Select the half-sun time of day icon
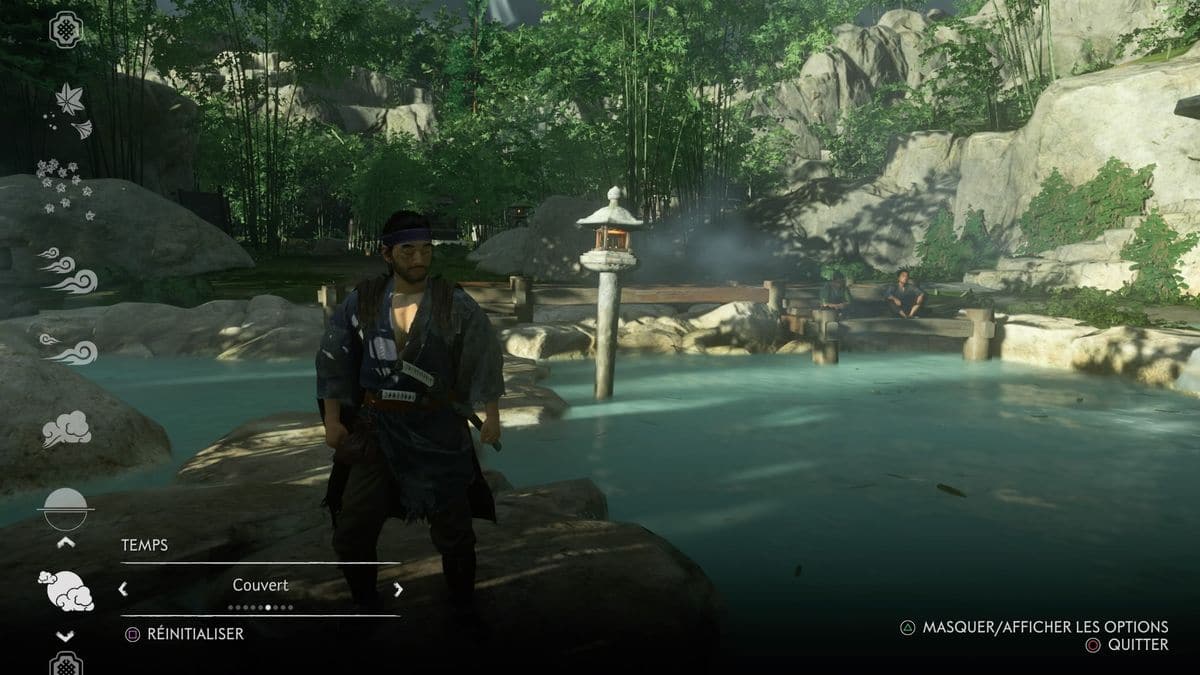 [66, 509]
